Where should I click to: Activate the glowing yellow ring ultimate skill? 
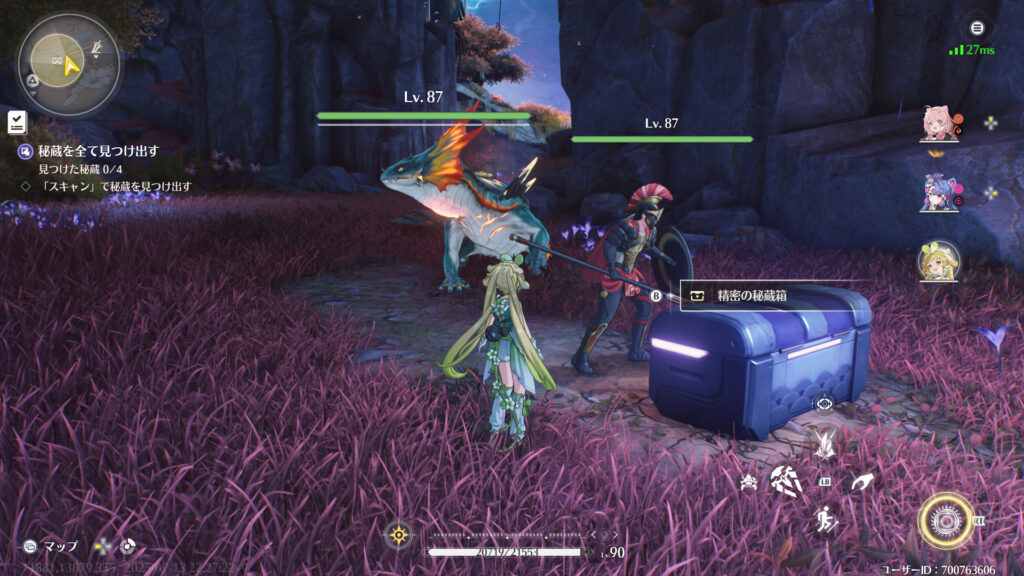click(946, 520)
